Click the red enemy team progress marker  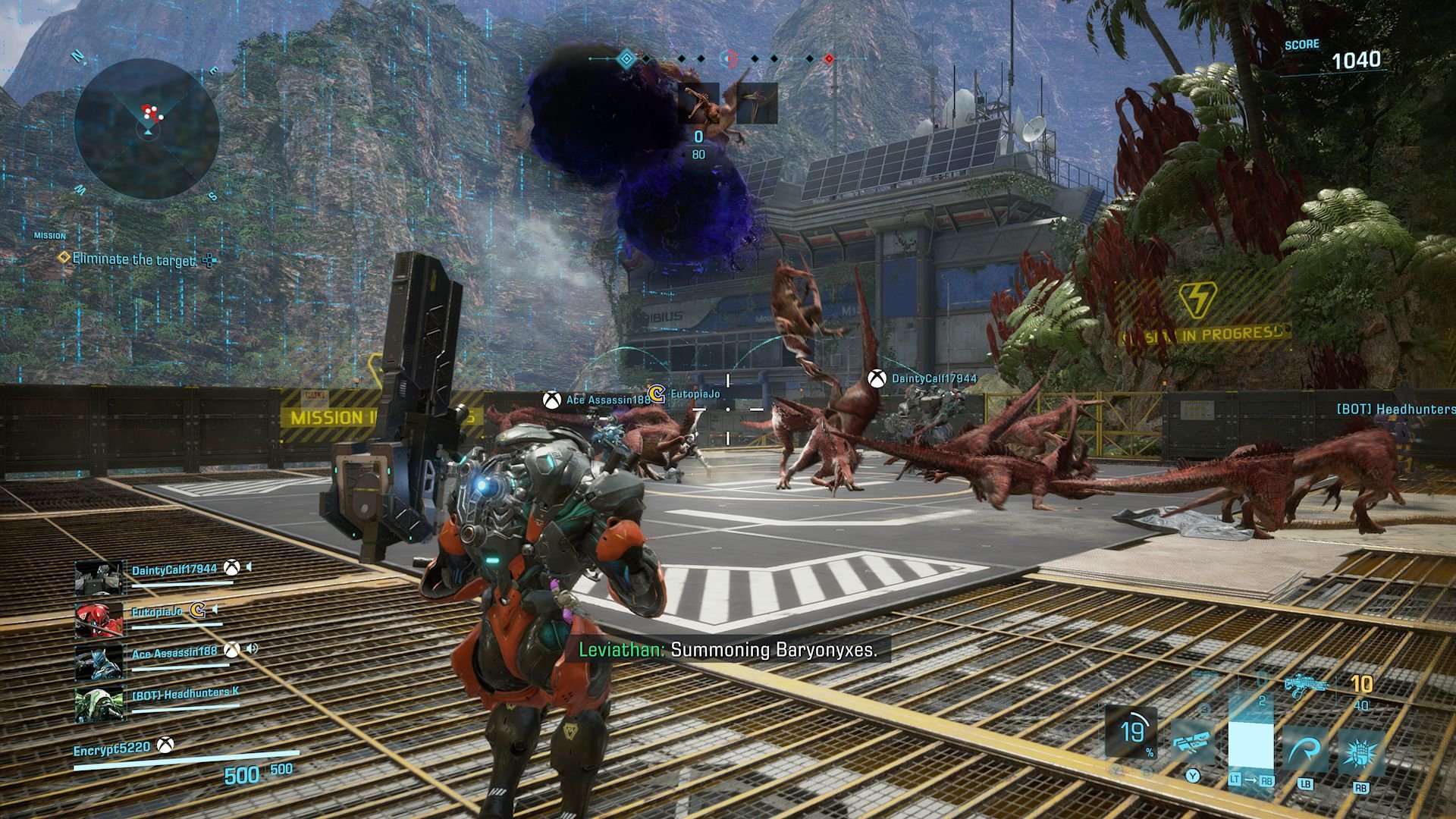pos(829,58)
